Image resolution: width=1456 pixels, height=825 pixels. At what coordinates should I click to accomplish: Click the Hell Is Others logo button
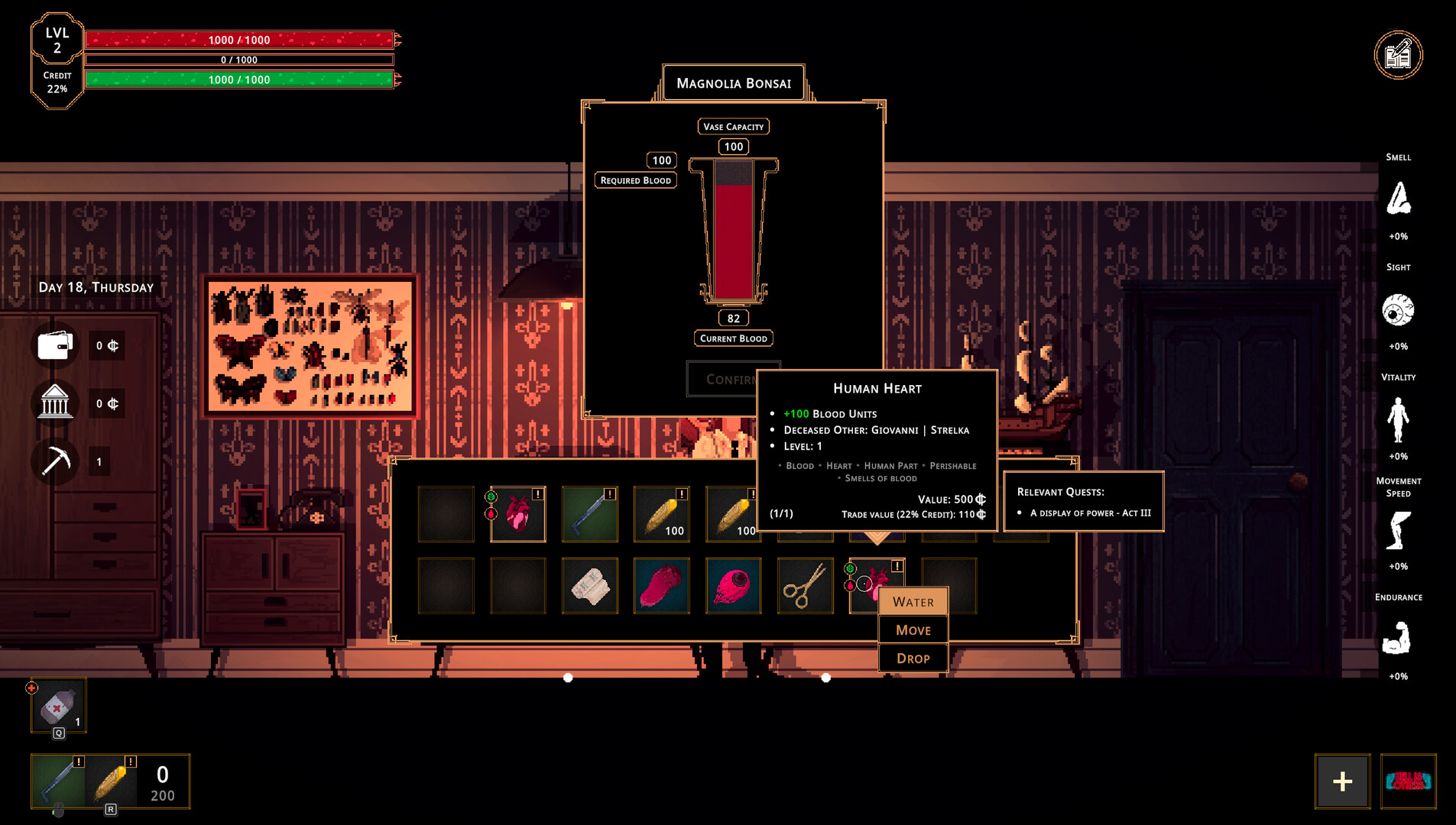coord(1407,782)
